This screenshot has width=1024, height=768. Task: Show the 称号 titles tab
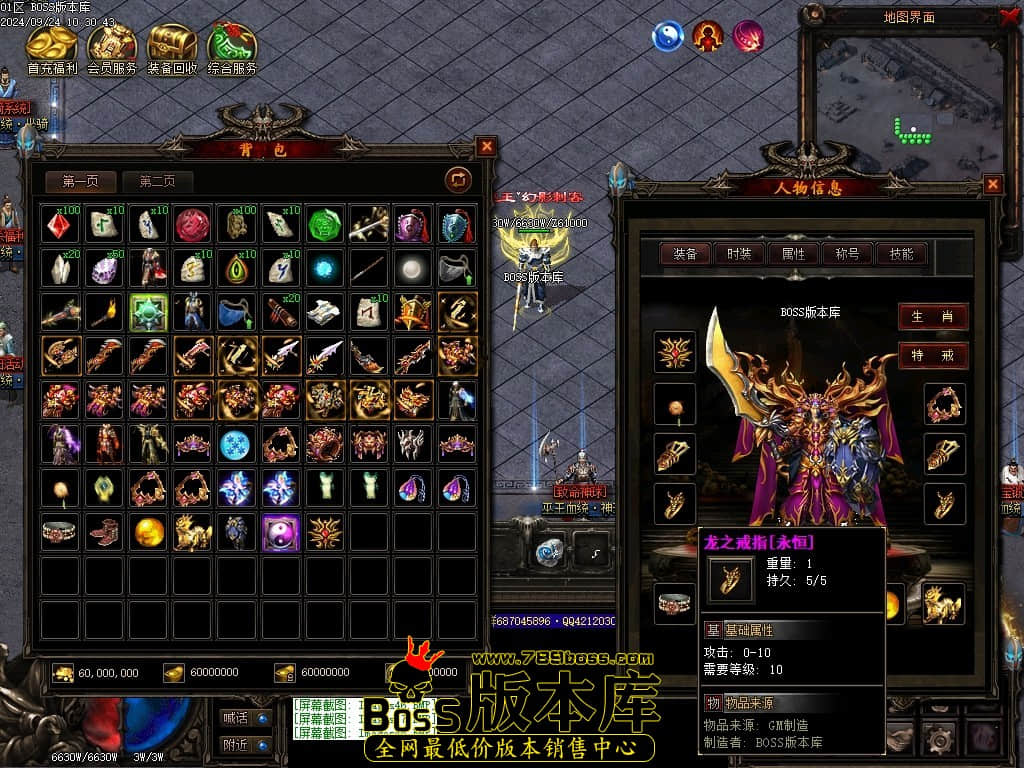coord(847,254)
